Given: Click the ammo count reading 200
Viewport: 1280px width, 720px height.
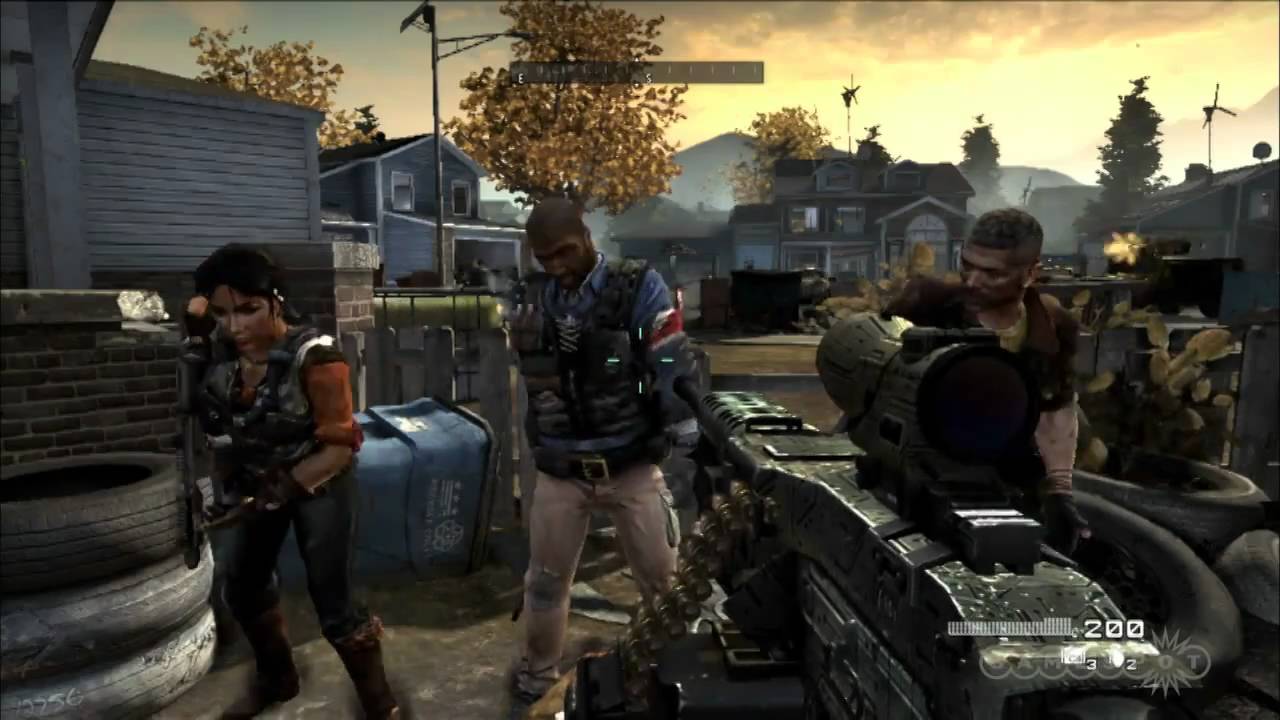Looking at the screenshot, I should 1113,627.
